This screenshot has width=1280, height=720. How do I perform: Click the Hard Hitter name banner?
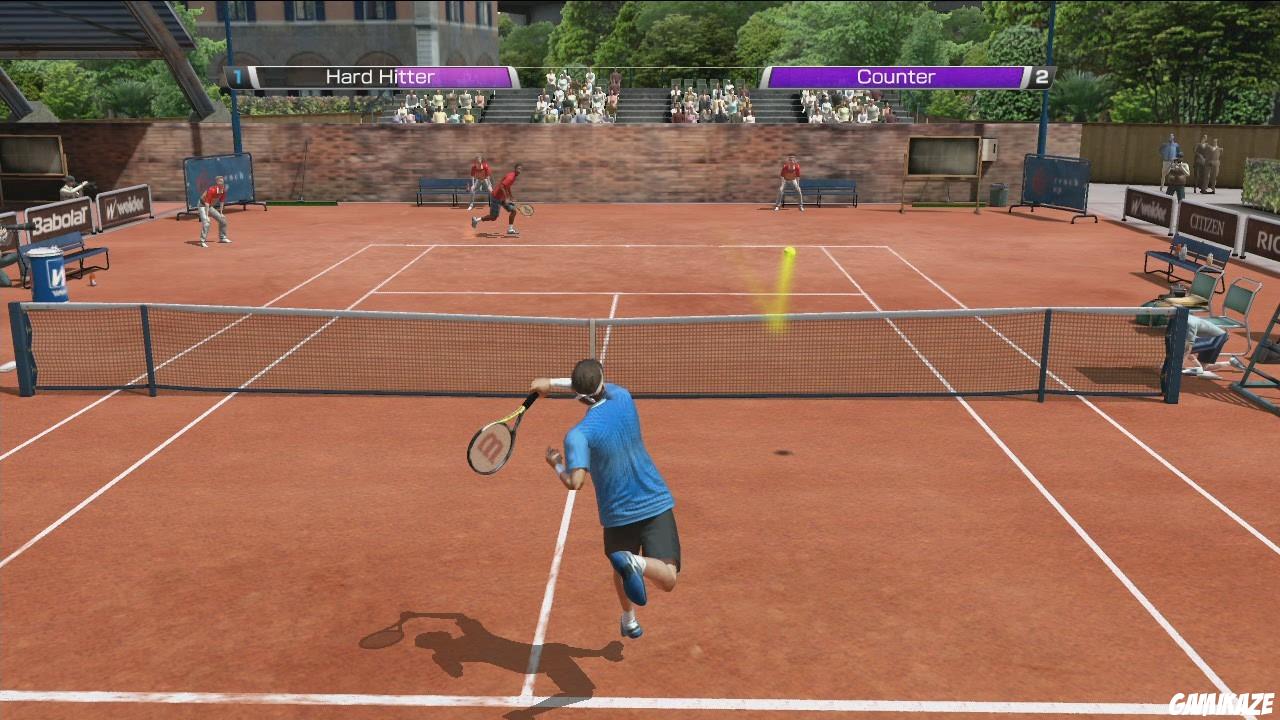378,76
